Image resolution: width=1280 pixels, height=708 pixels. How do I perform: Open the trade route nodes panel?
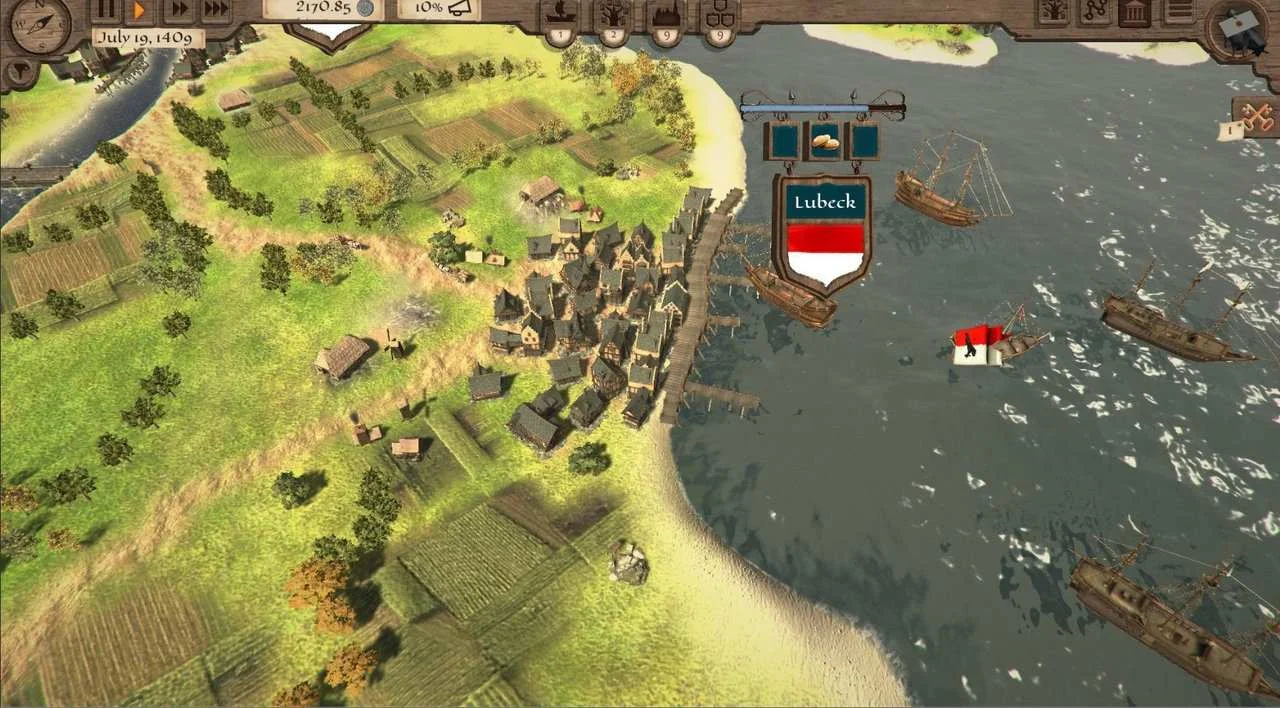point(1093,12)
